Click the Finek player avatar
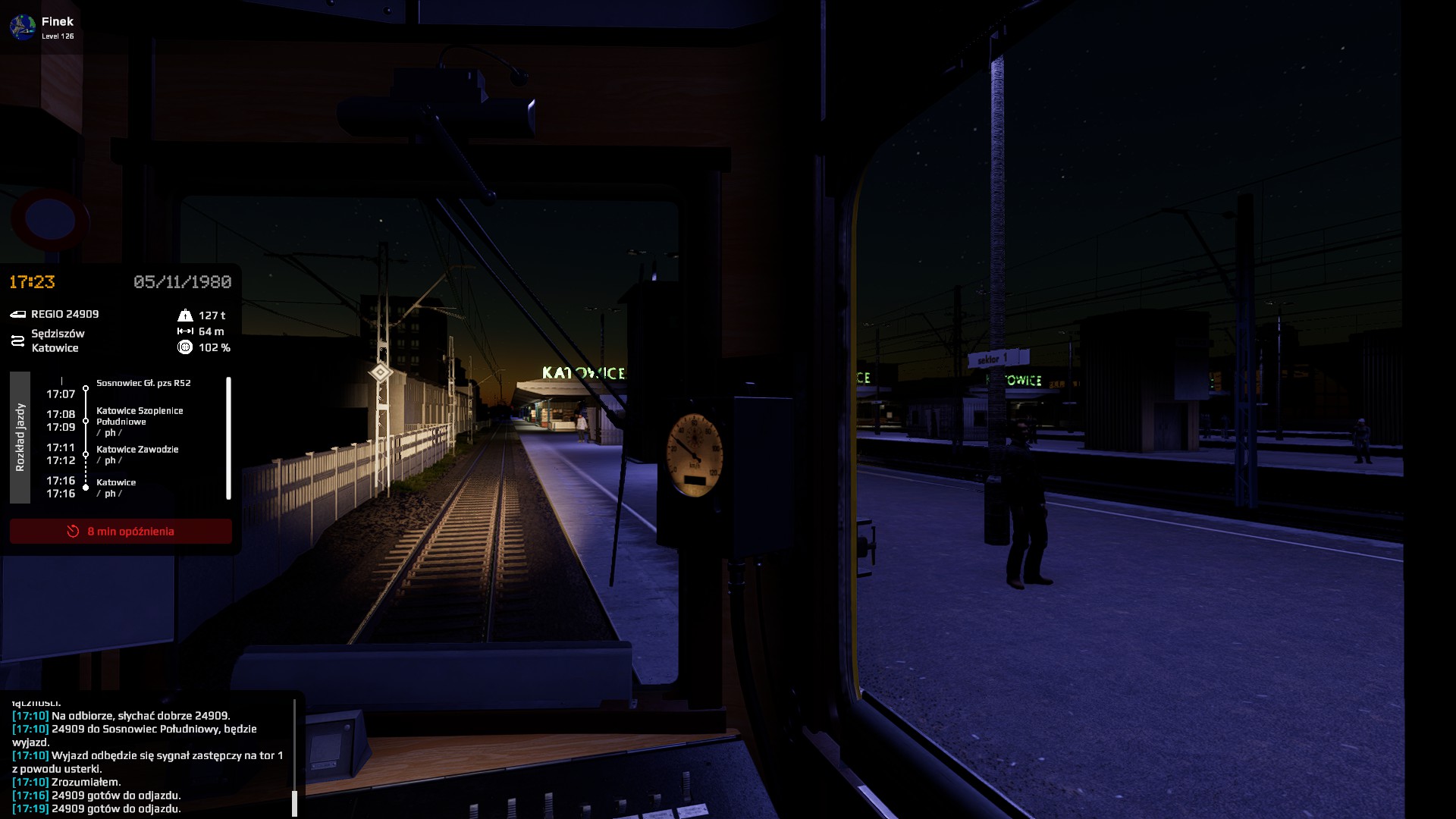 [x=22, y=27]
